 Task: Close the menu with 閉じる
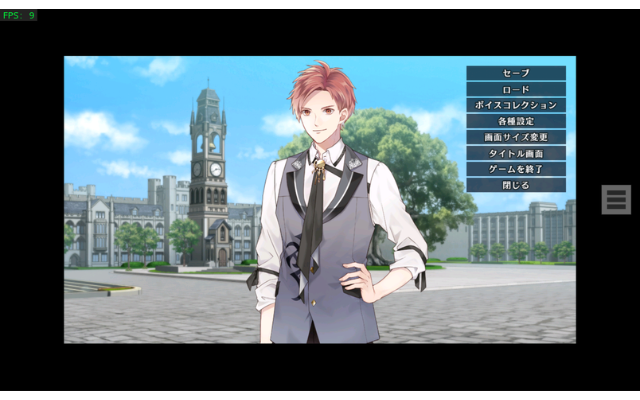tap(515, 185)
